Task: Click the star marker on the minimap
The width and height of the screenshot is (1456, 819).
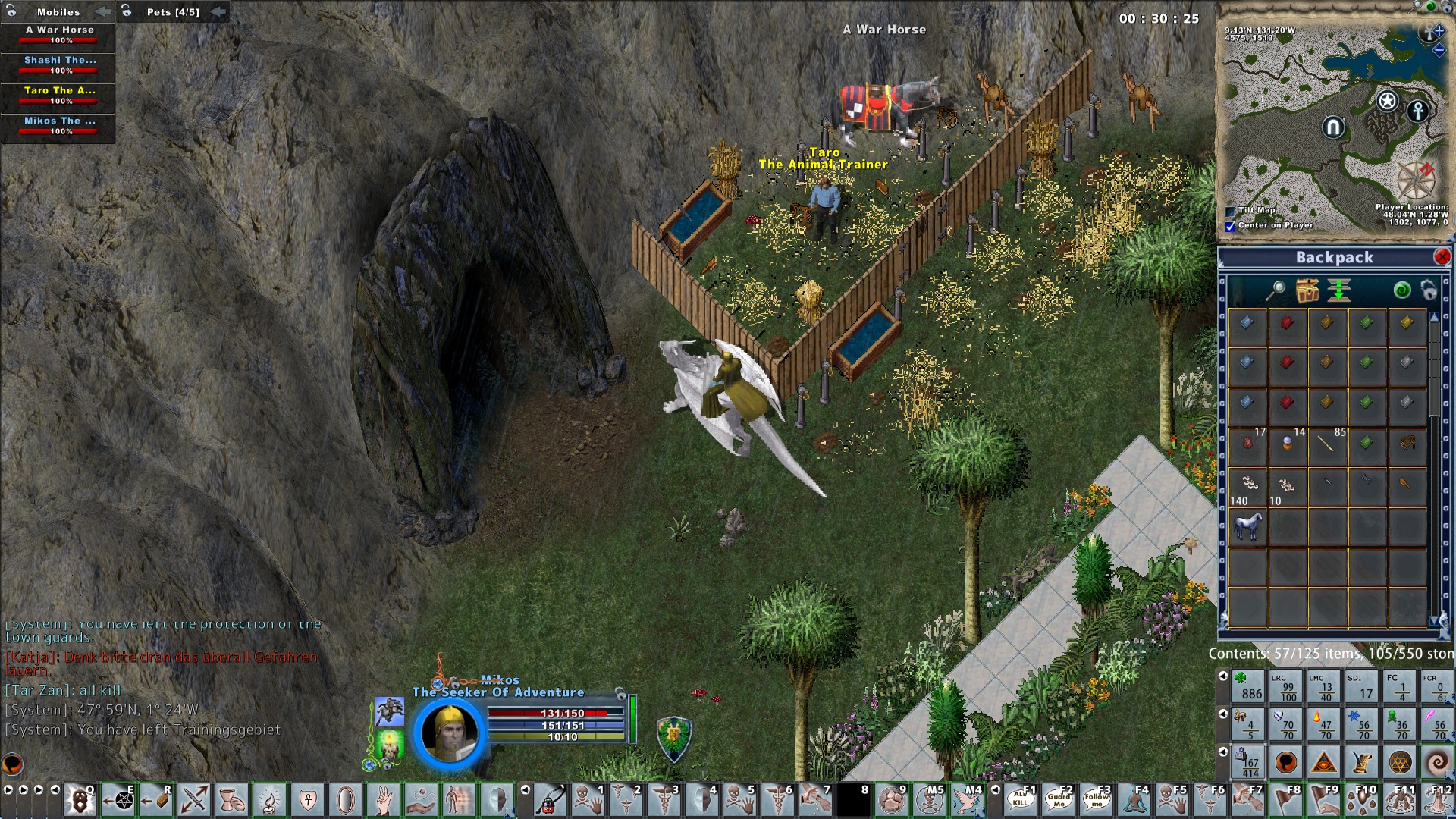Action: [1387, 101]
